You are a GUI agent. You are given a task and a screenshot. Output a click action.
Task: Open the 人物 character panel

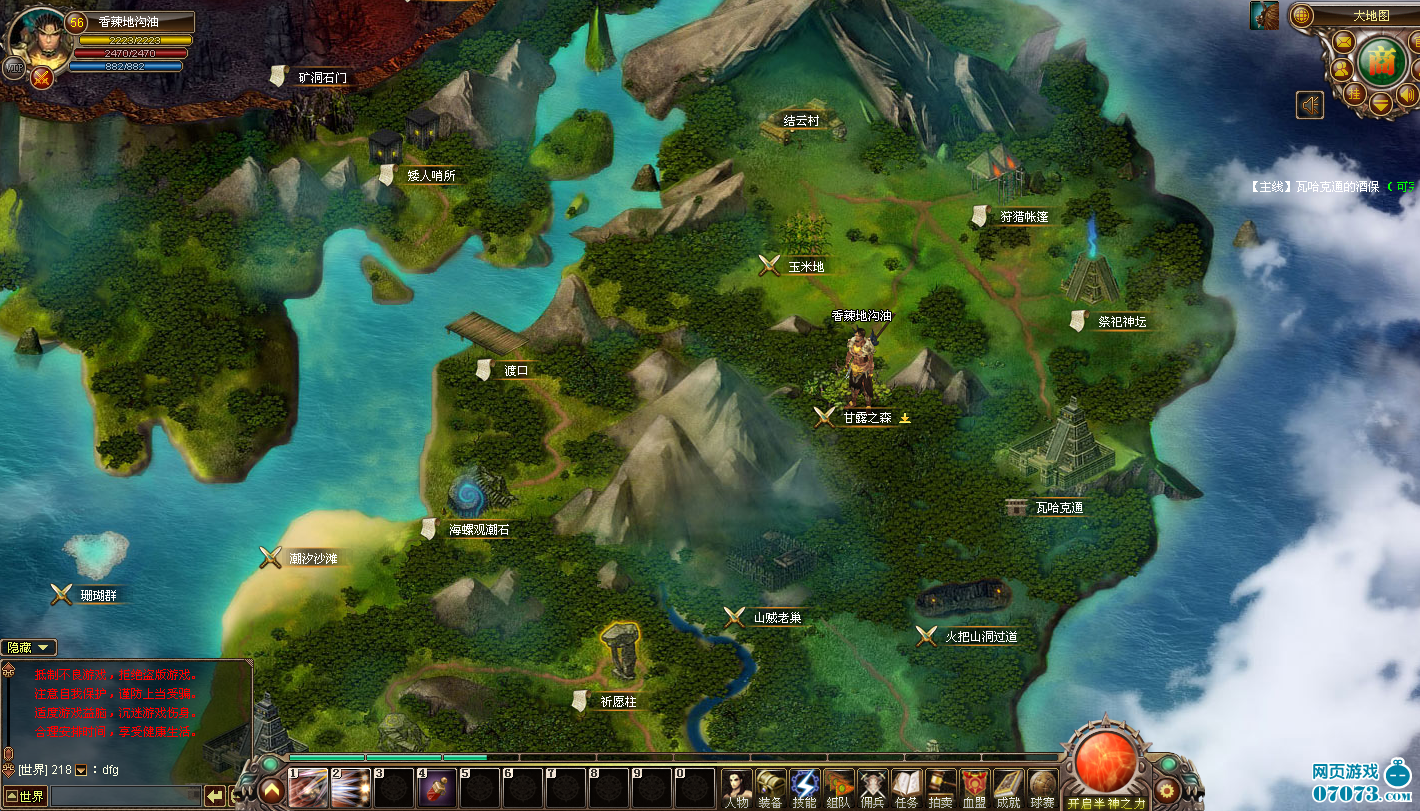[x=736, y=788]
